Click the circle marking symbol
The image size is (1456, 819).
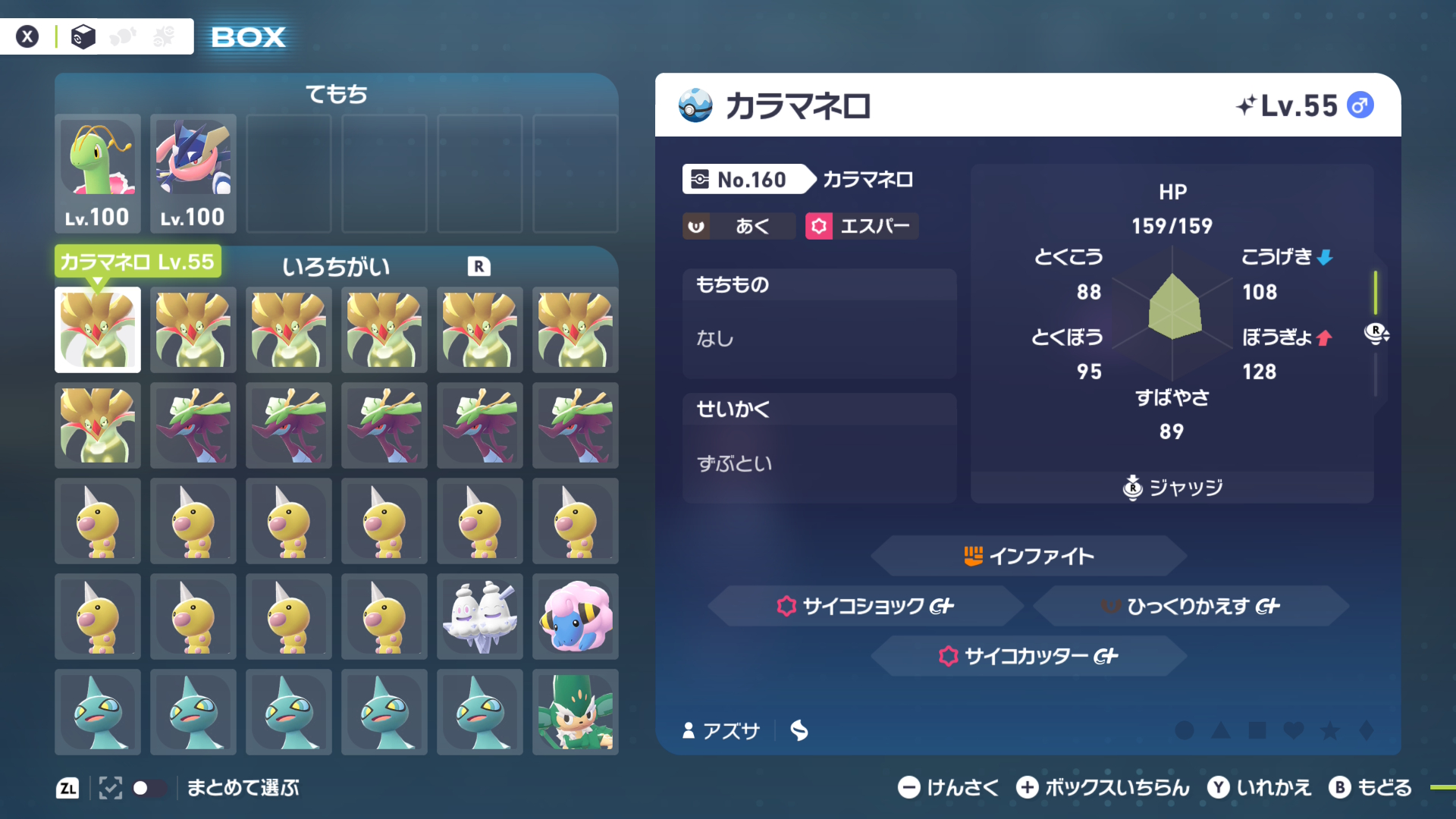pos(1184,730)
